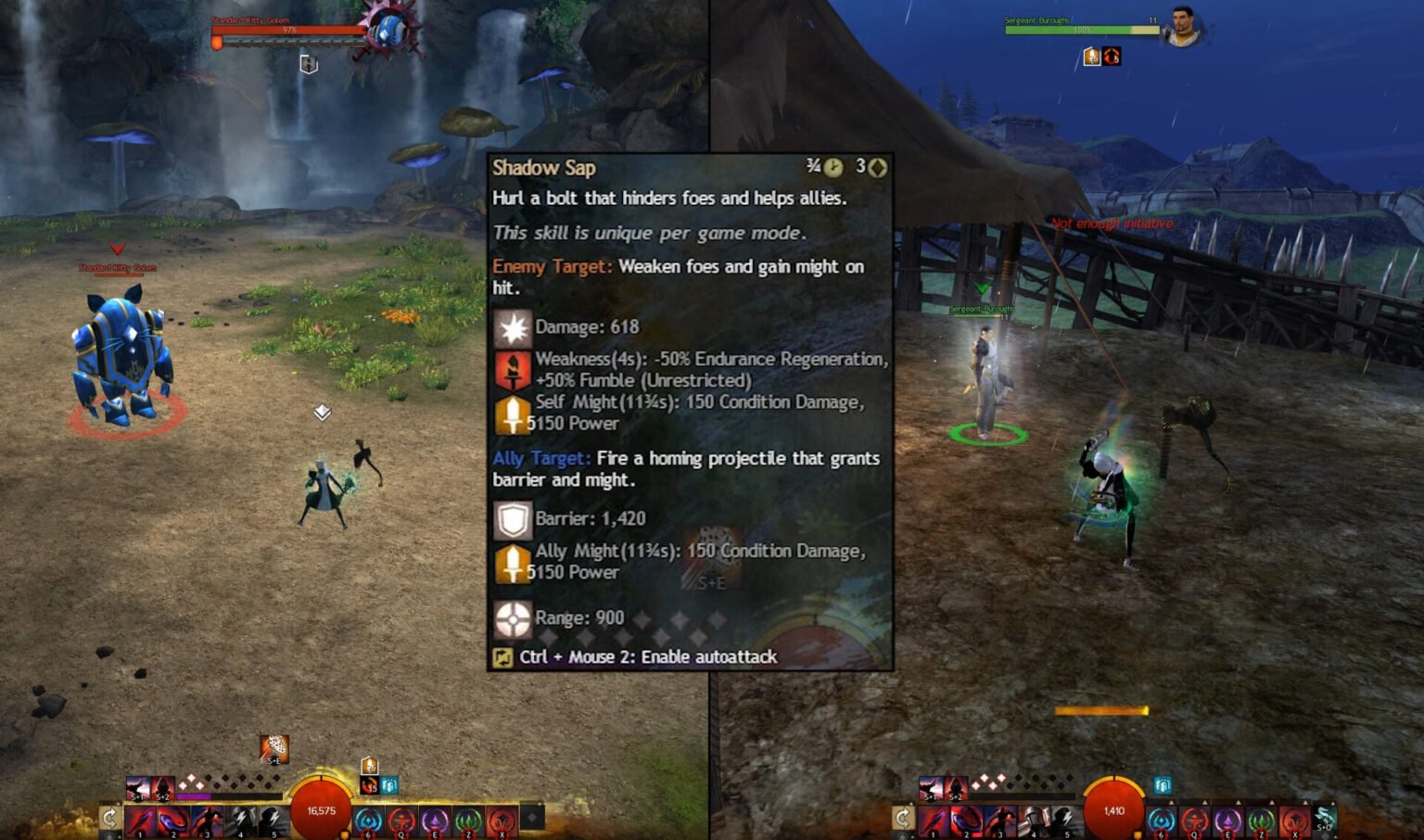
Task: Toggle autoattack using the icon in the Shadow Sap tooltip
Action: 502,656
